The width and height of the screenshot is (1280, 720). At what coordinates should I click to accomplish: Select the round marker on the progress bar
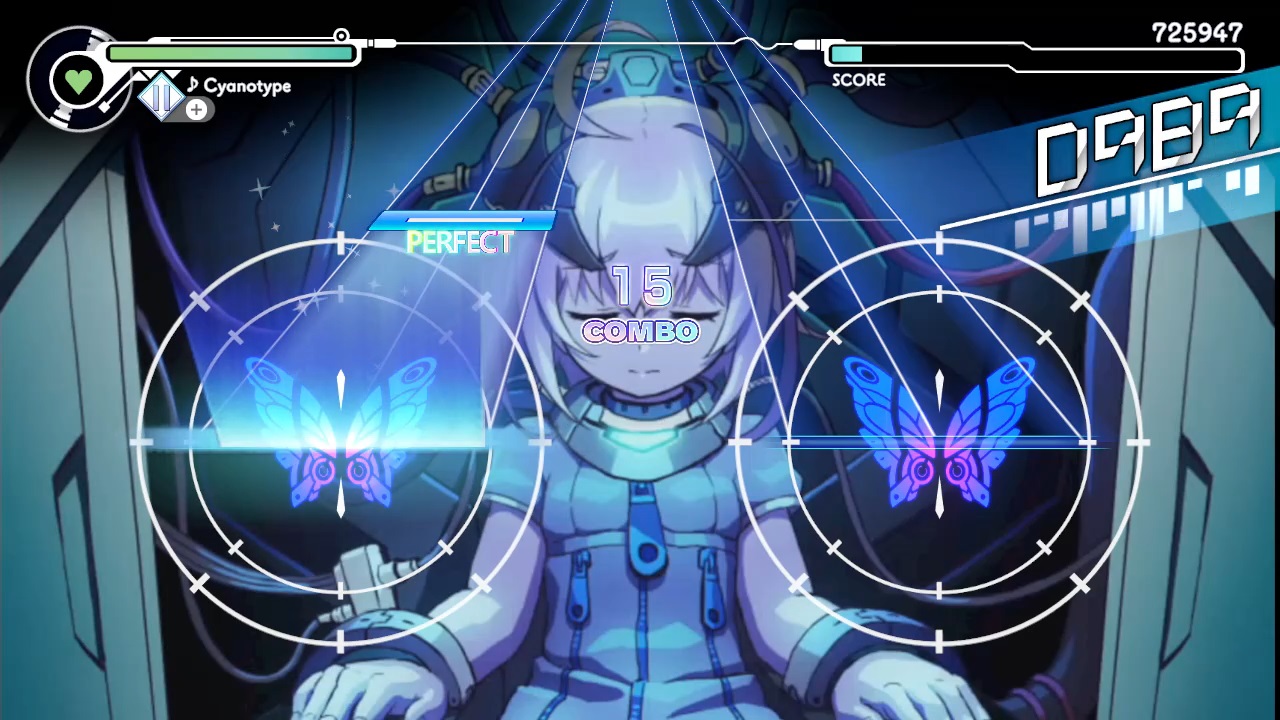341,37
